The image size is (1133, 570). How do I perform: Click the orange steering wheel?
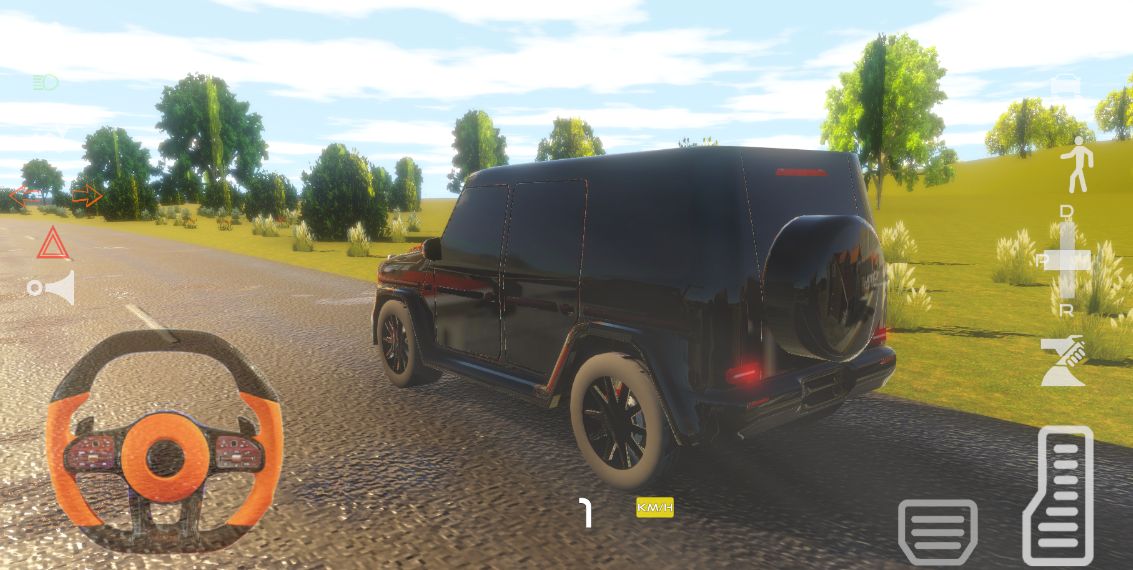(x=164, y=442)
